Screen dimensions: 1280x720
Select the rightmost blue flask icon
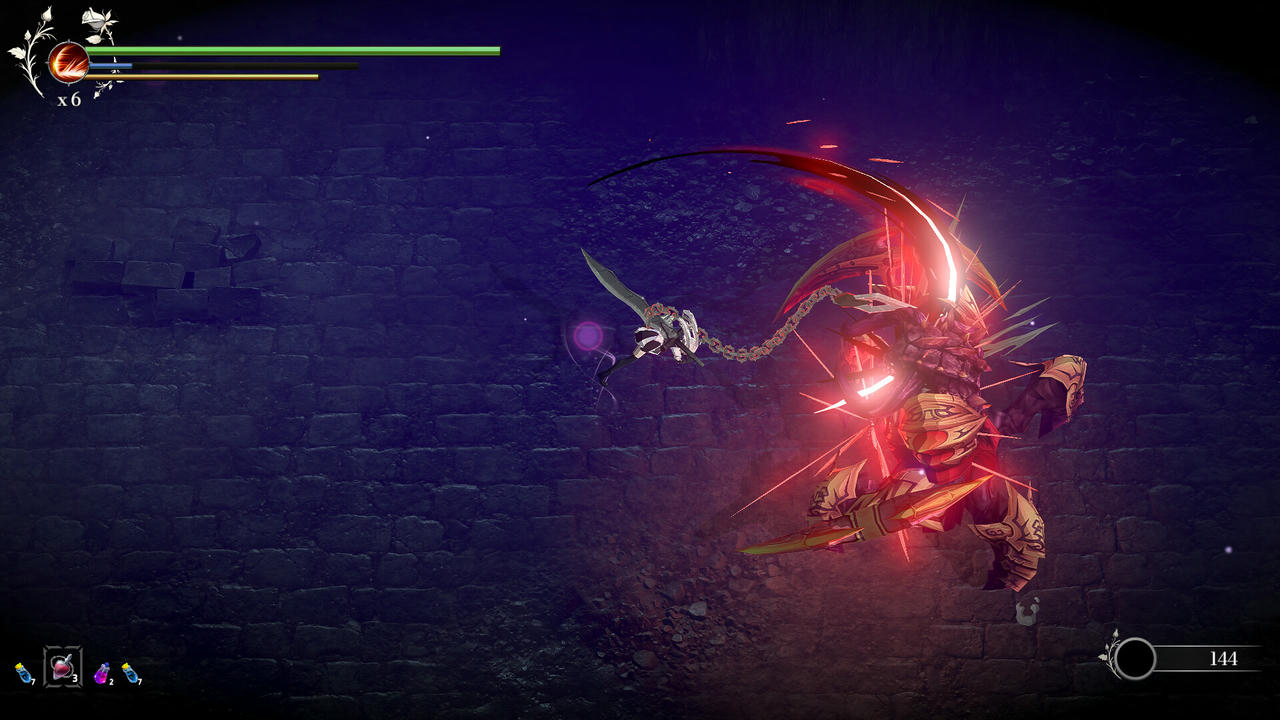click(131, 672)
